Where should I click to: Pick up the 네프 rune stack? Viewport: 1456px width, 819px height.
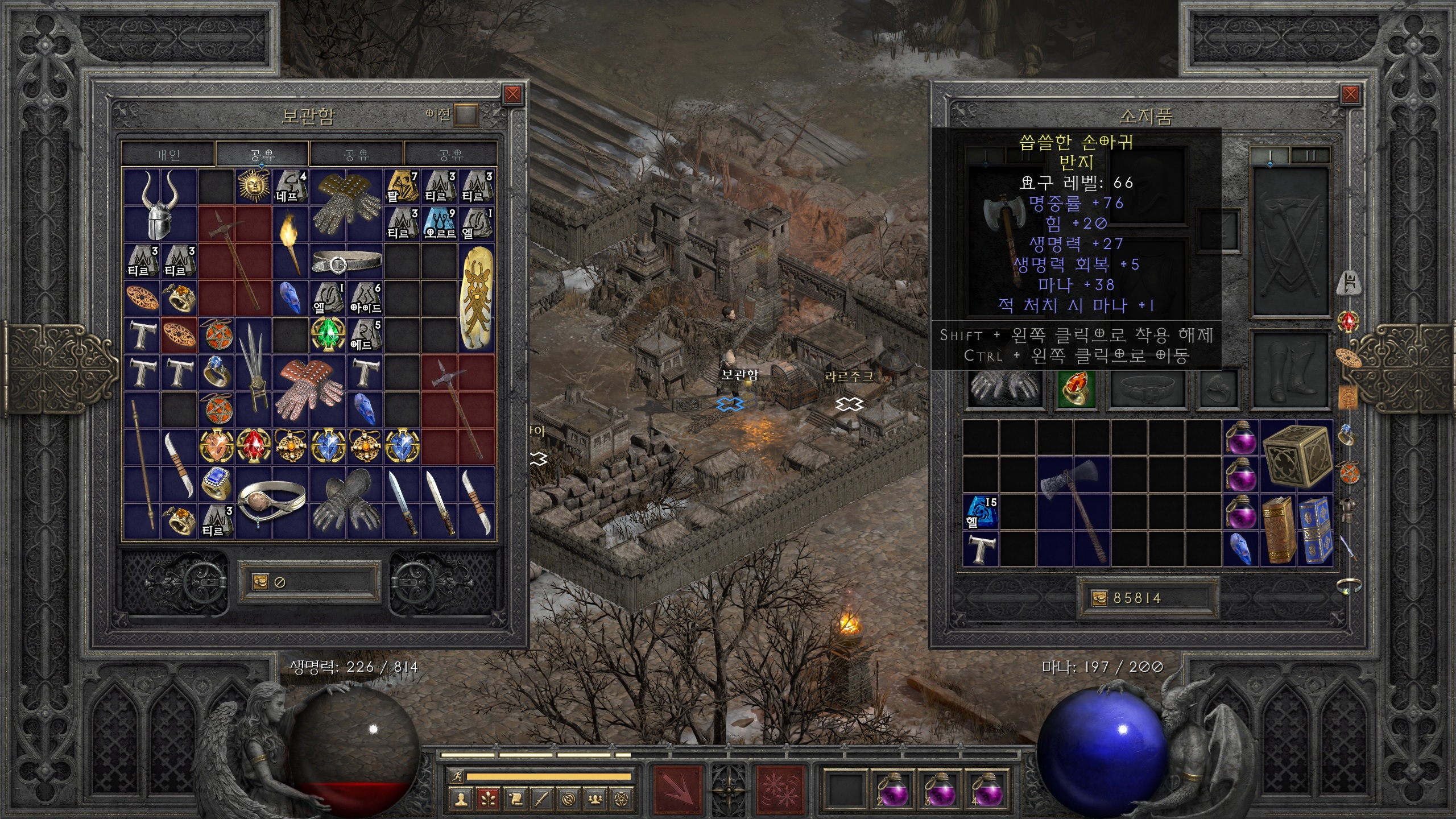291,187
